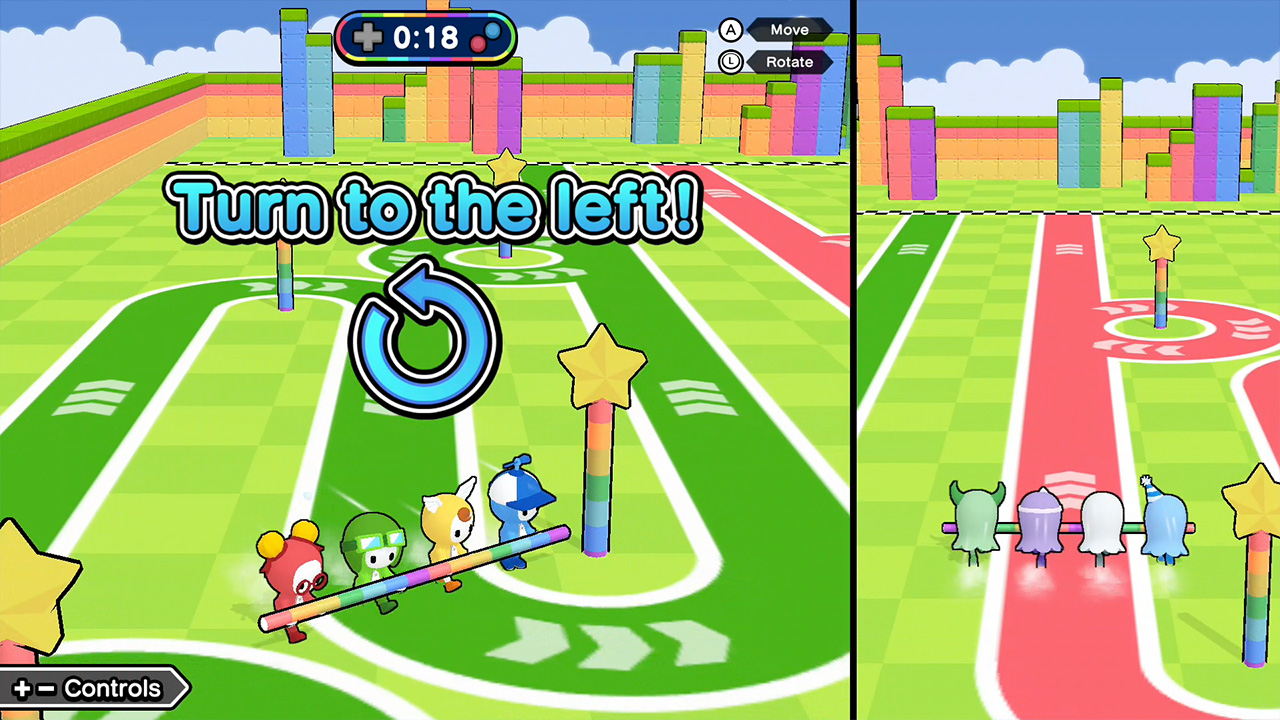Click the red and blue dot icon on timer
This screenshot has width=1280, height=720.
pos(483,38)
